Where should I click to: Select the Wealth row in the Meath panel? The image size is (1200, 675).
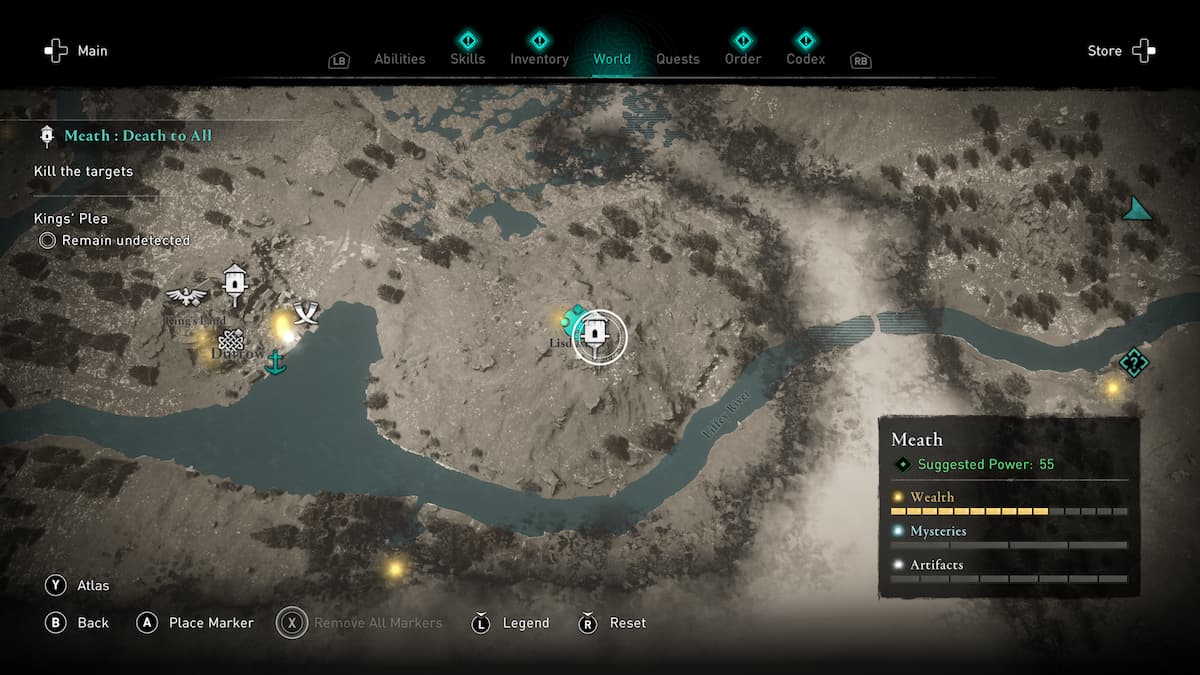(1008, 503)
